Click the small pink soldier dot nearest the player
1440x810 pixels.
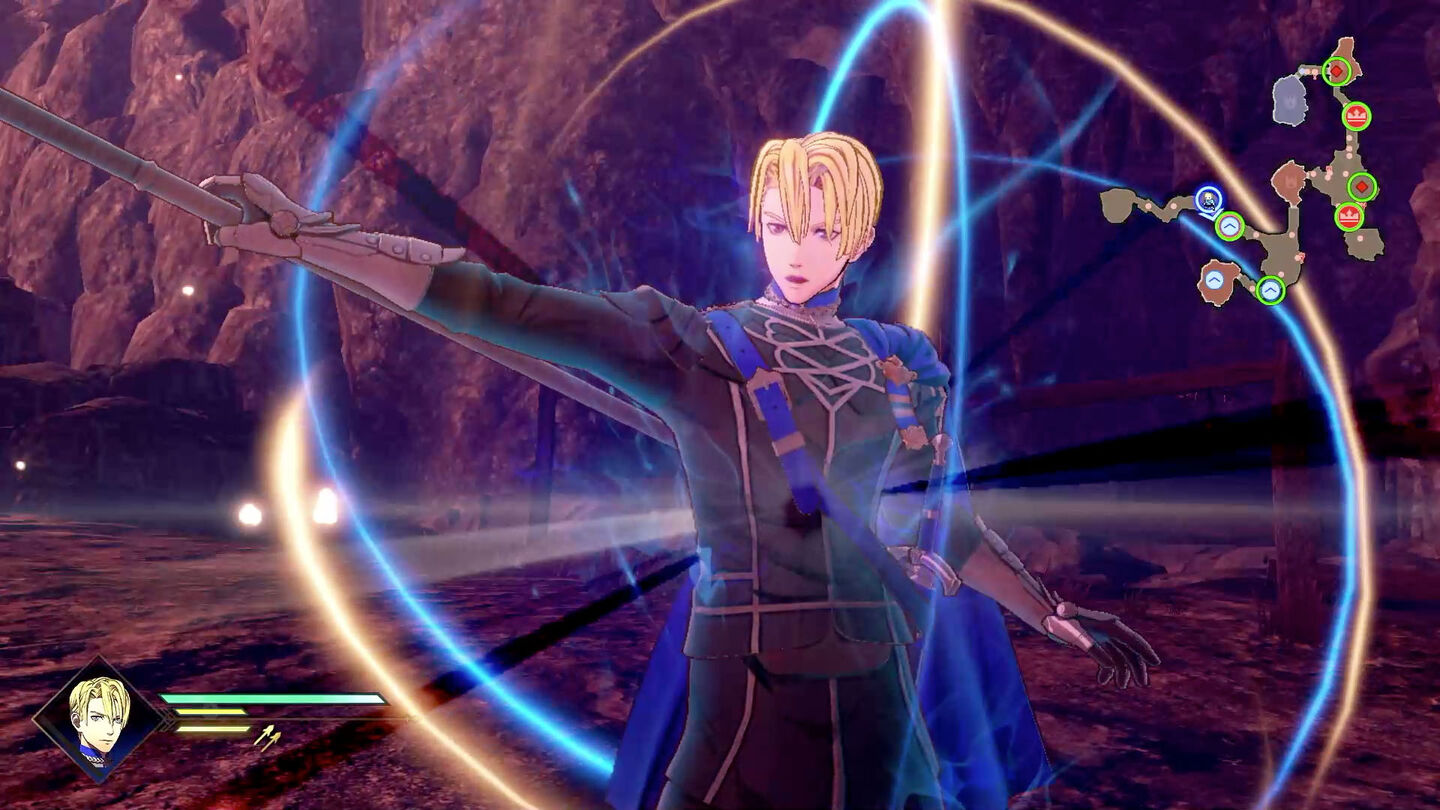[x=1255, y=235]
